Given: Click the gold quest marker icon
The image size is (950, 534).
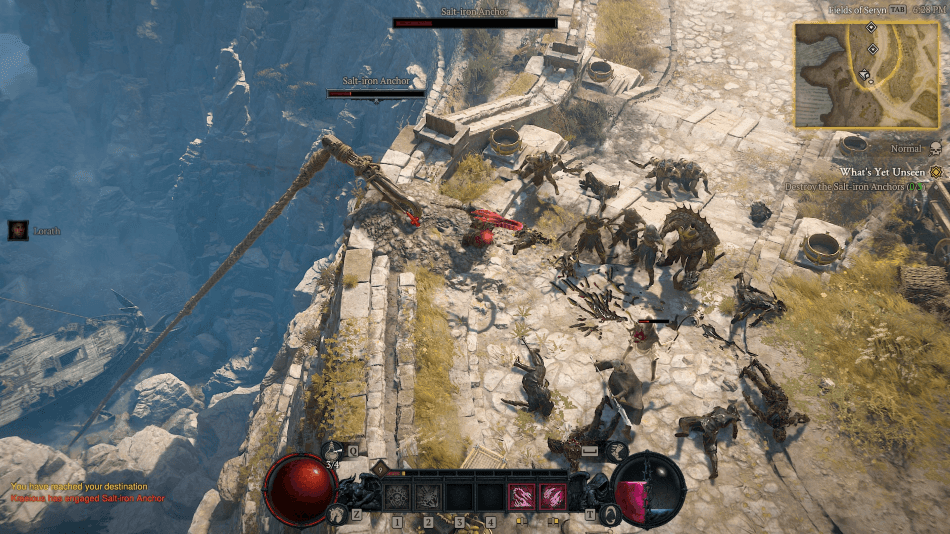Looking at the screenshot, I should [936, 172].
